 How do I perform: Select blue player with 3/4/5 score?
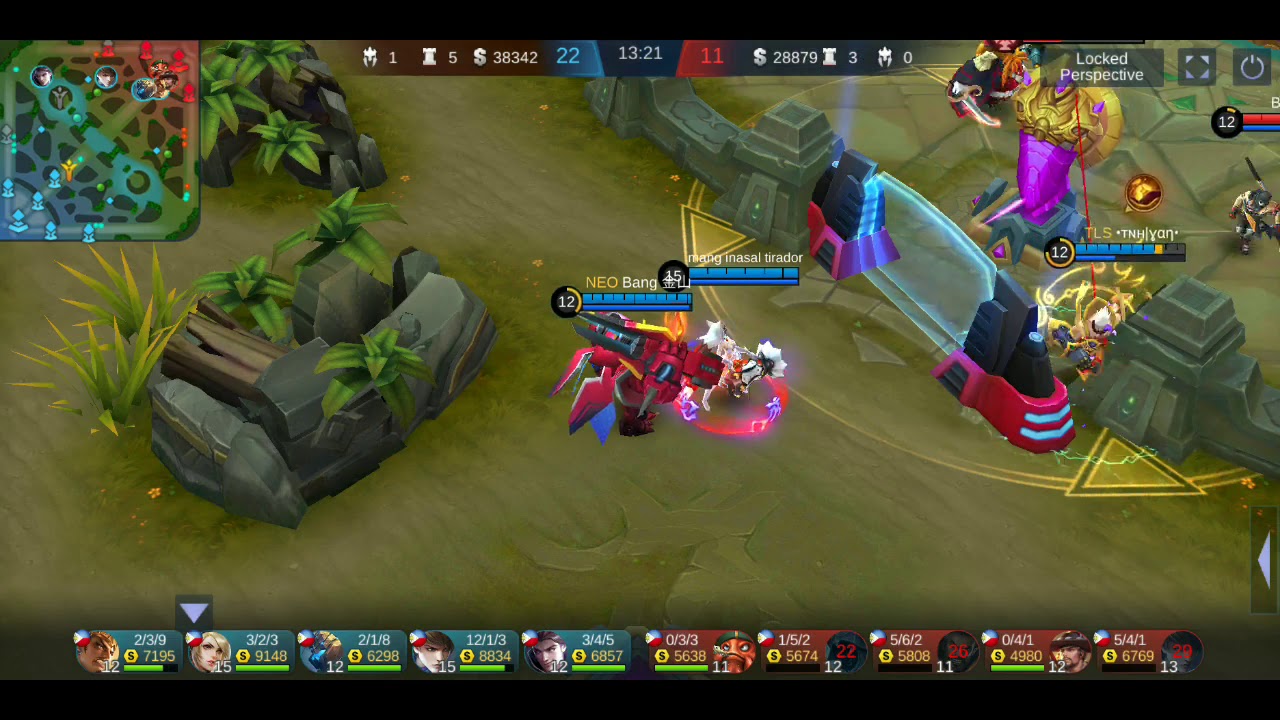point(578,651)
